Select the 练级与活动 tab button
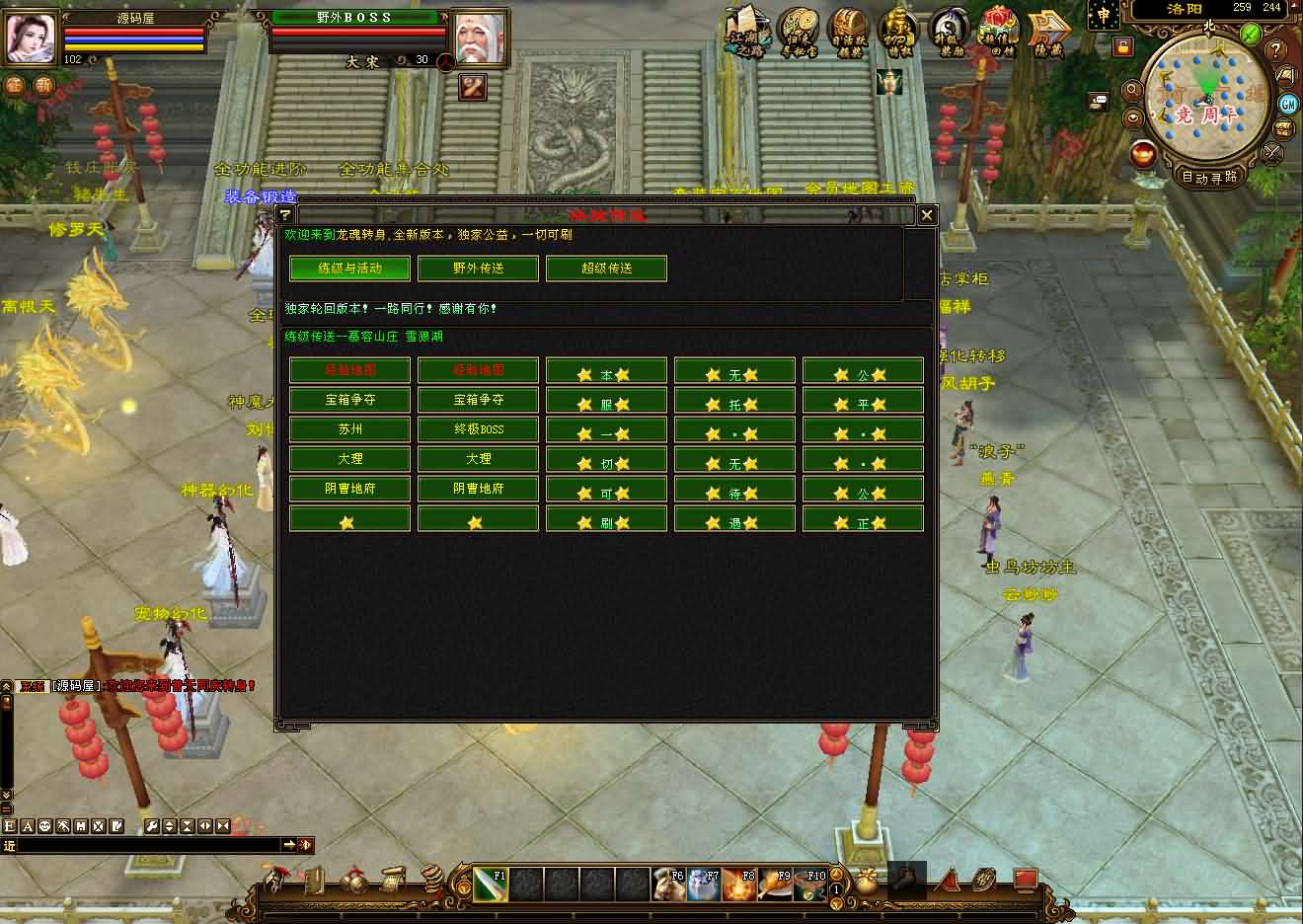Screen dimensions: 1303x924 coord(349,269)
